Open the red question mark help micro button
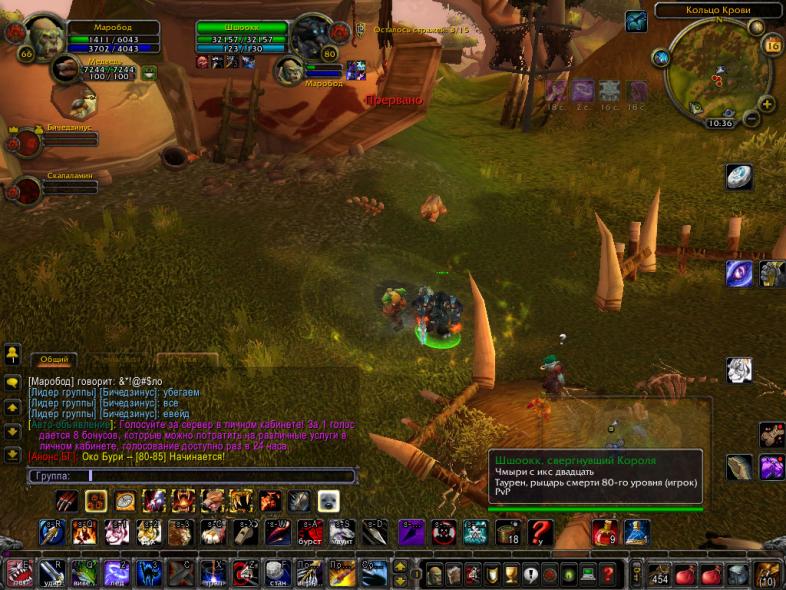This screenshot has height=590, width=786. coord(609,574)
